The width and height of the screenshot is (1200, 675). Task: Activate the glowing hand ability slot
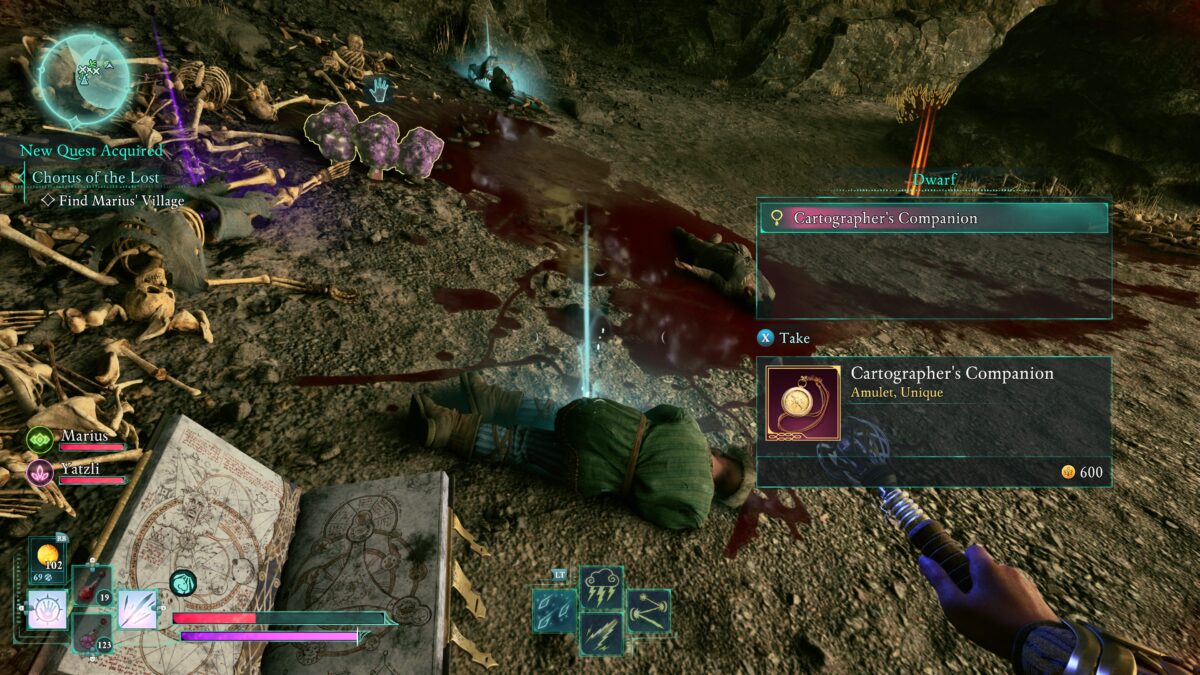pyautogui.click(x=46, y=609)
